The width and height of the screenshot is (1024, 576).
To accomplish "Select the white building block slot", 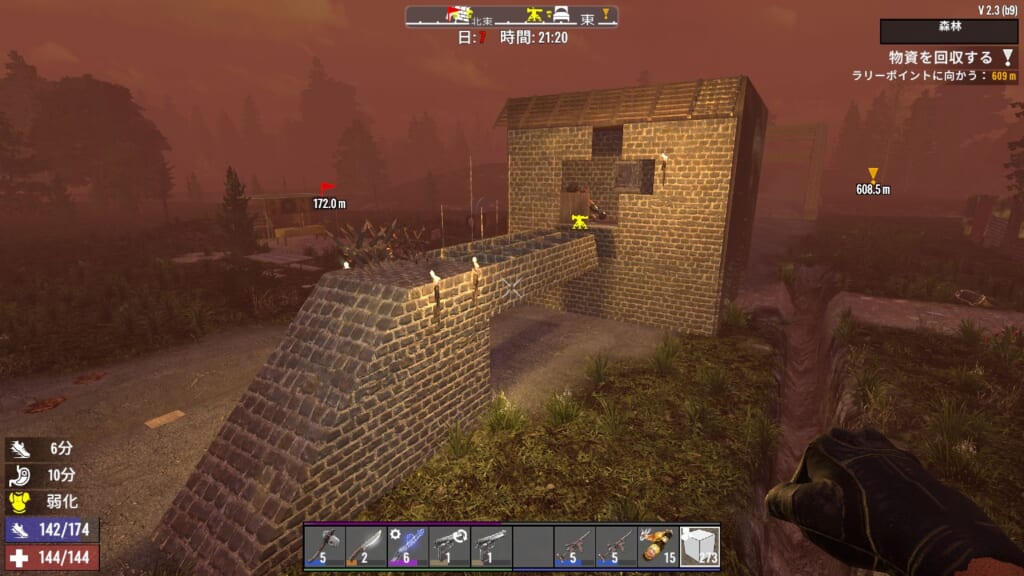I will 699,546.
